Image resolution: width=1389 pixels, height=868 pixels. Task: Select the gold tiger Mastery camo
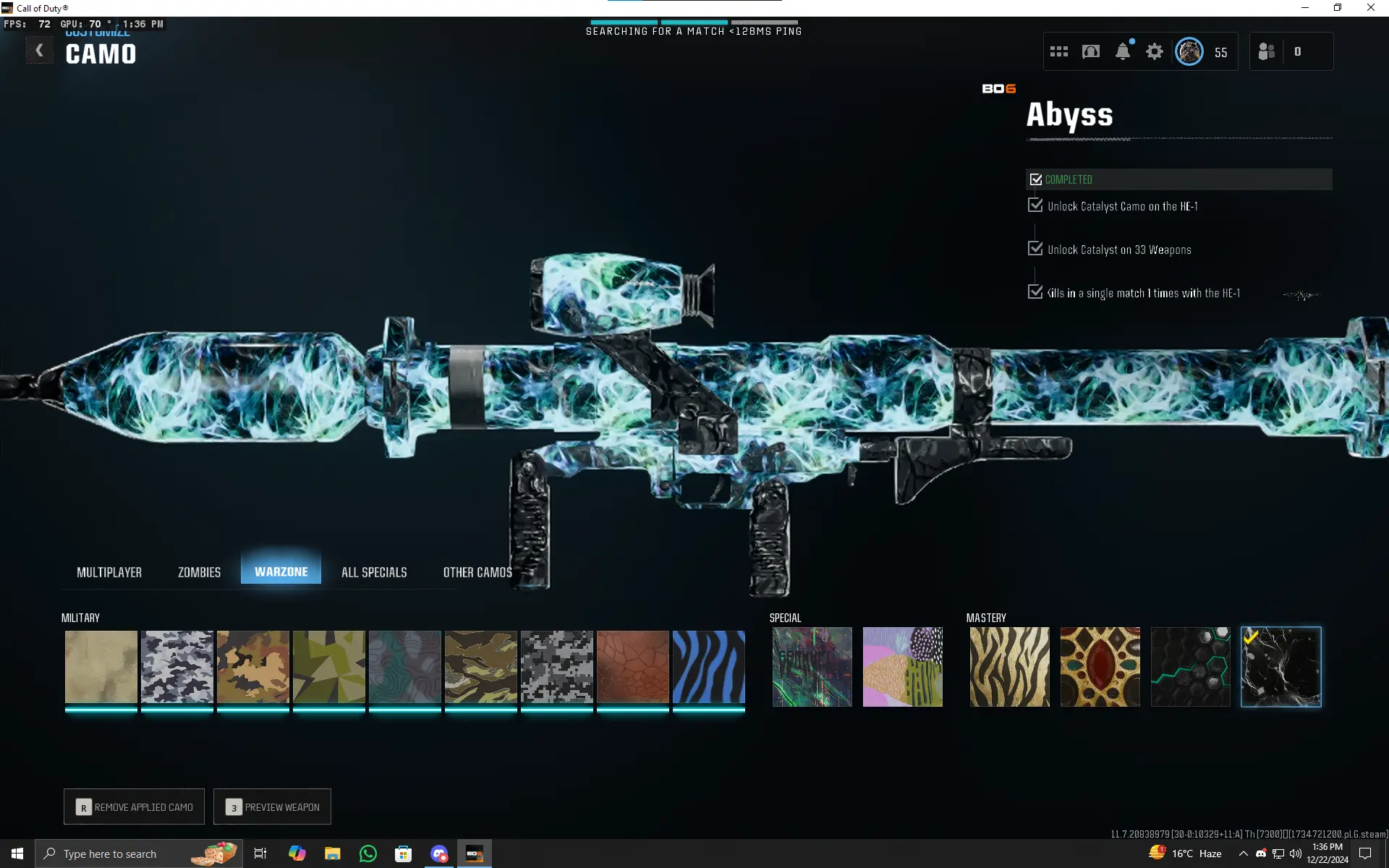coord(1008,666)
